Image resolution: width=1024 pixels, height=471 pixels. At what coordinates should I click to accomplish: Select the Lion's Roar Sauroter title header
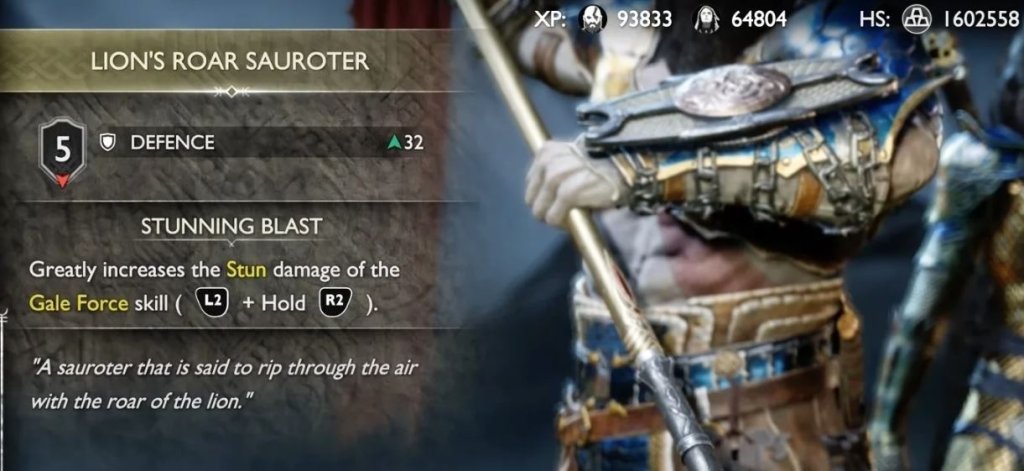(x=230, y=61)
